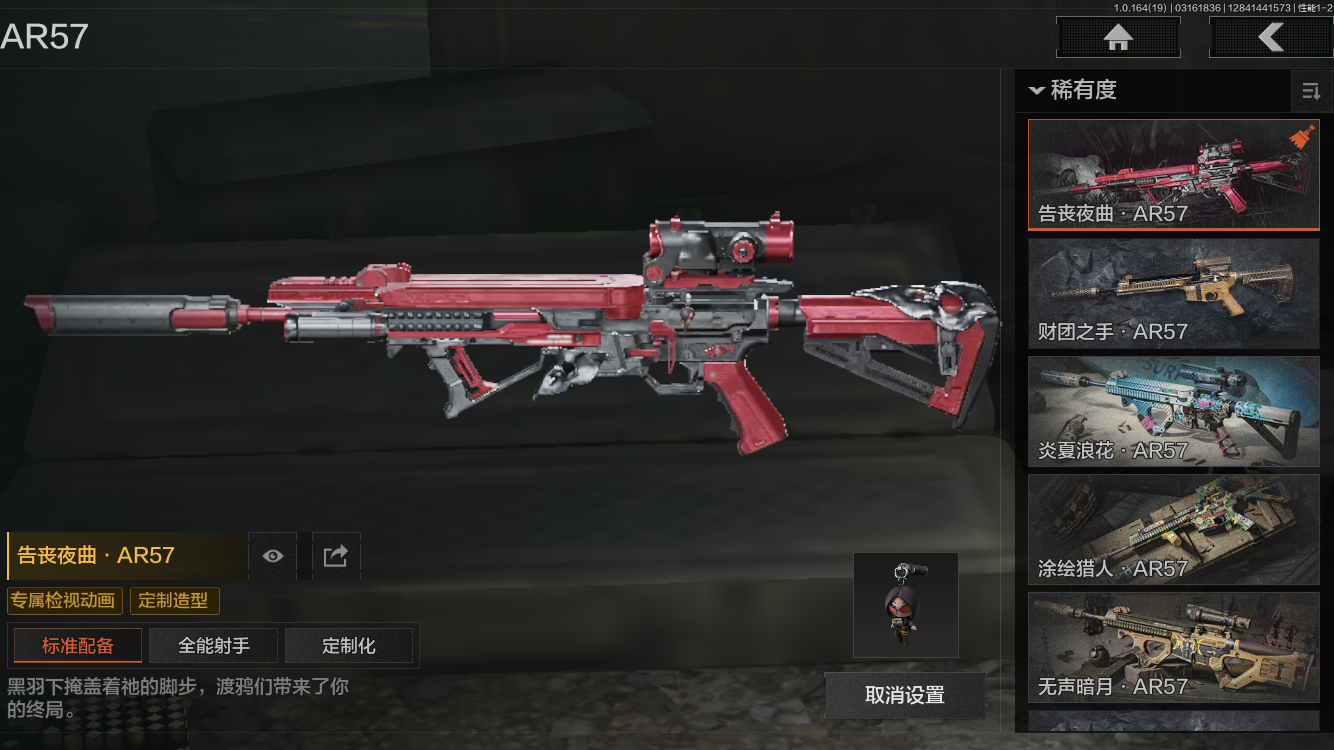Open the weapon charm slot
This screenshot has width=1334, height=750.
pos(906,605)
